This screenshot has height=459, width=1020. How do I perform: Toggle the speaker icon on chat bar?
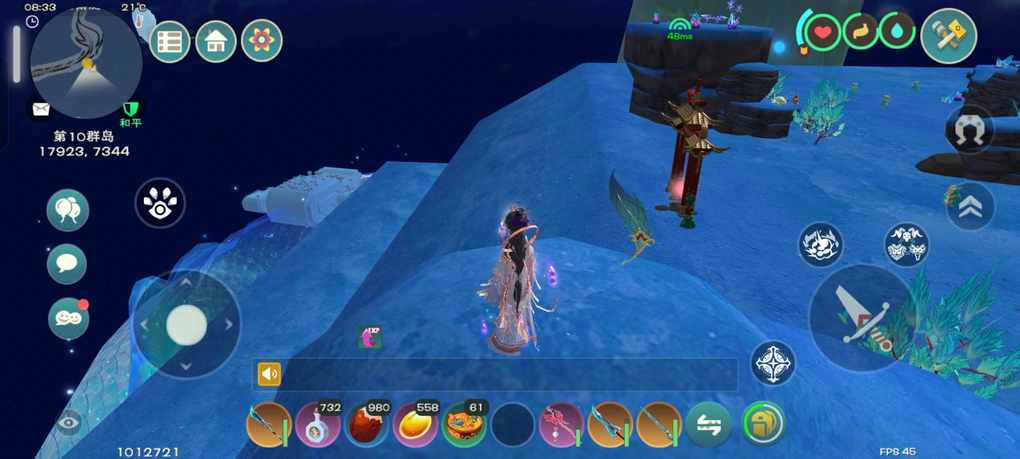click(x=269, y=374)
